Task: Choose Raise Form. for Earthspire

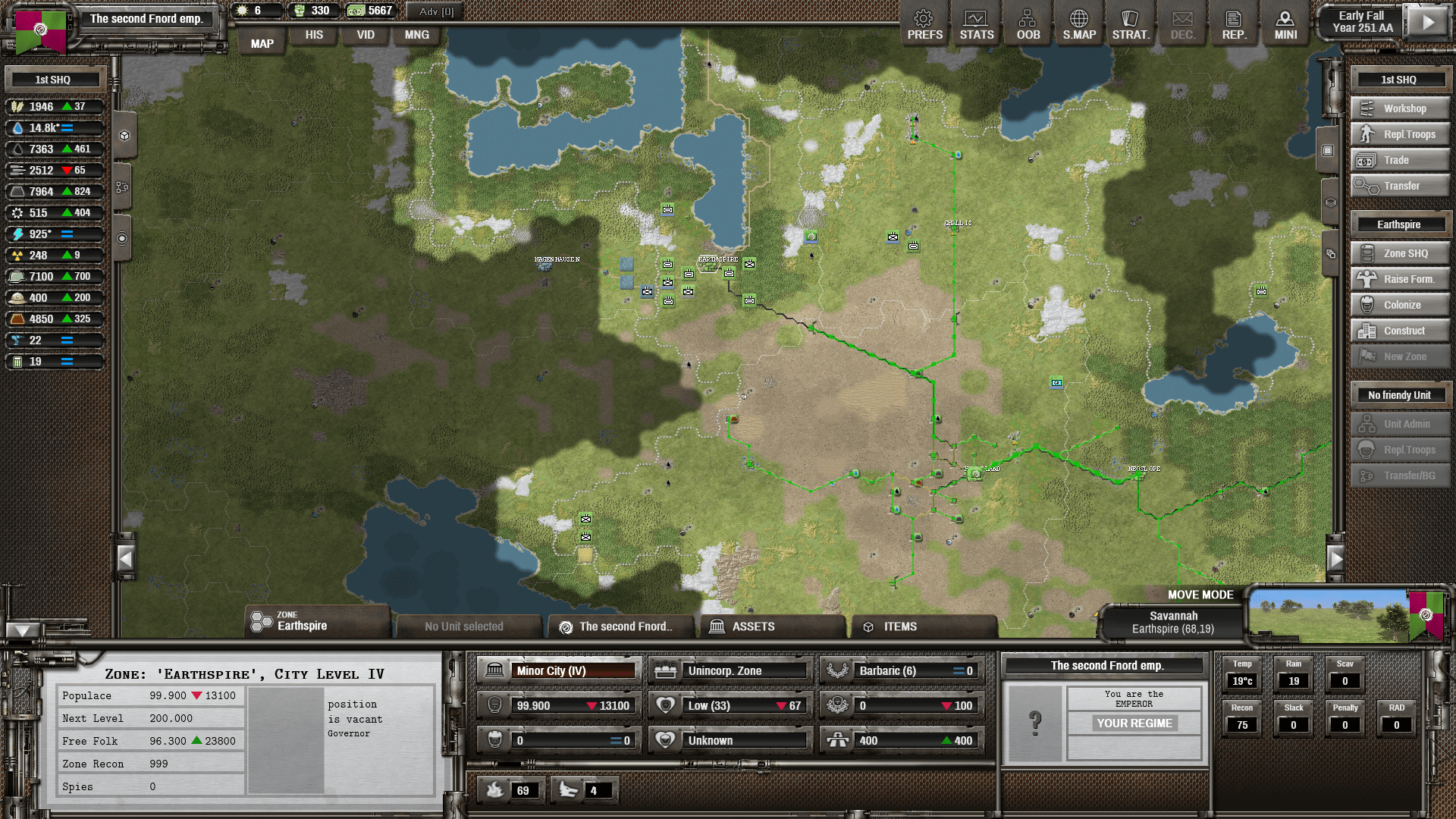Action: [x=1400, y=279]
